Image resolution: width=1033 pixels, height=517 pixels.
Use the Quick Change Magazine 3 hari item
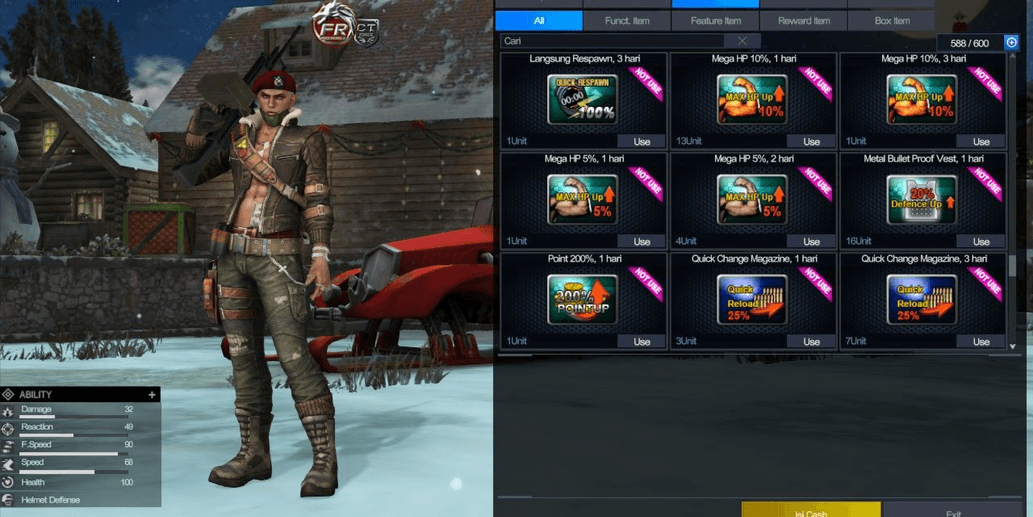tap(981, 341)
